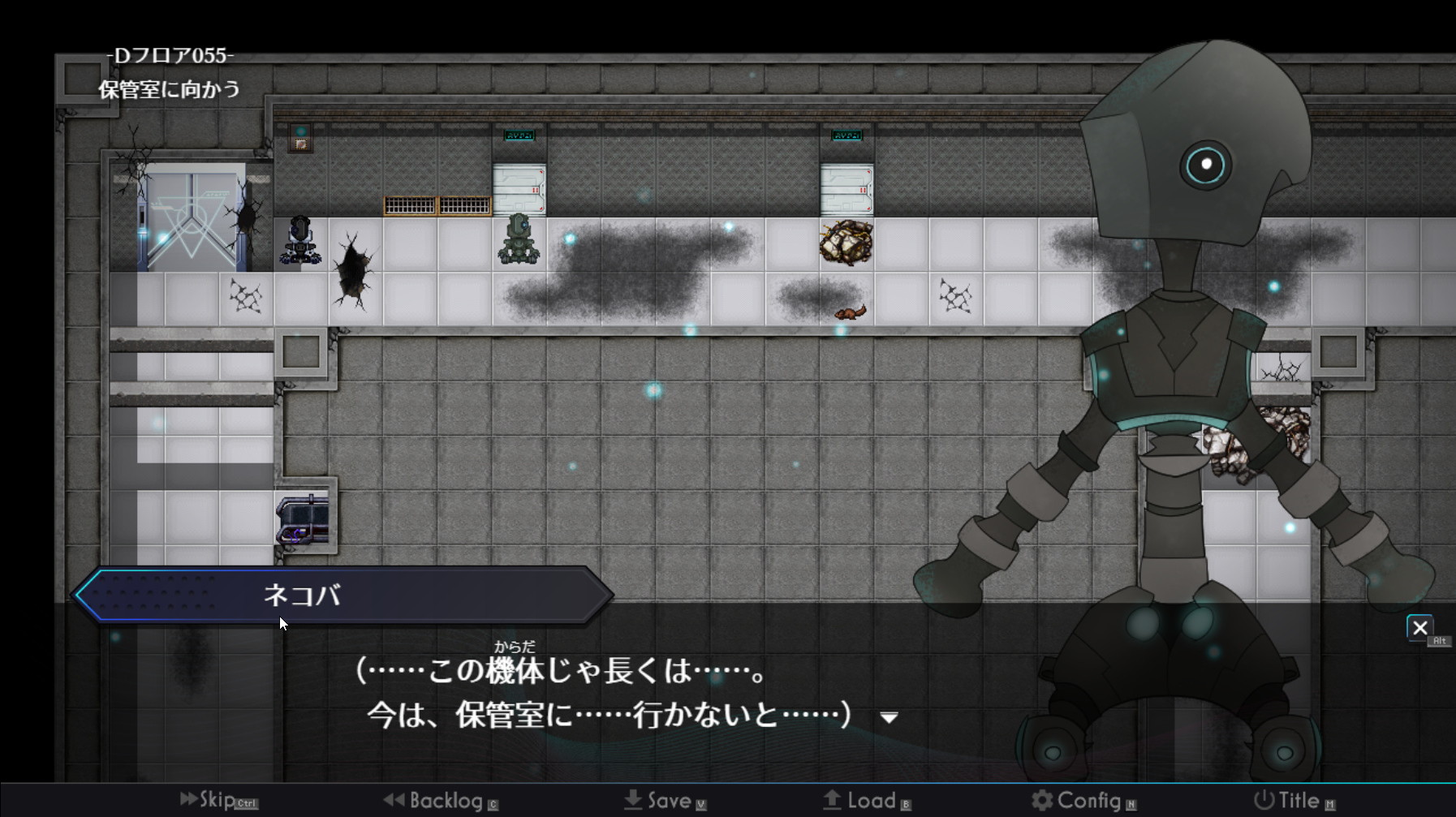Open the Load menu
The width and height of the screenshot is (1456, 817).
point(867,801)
